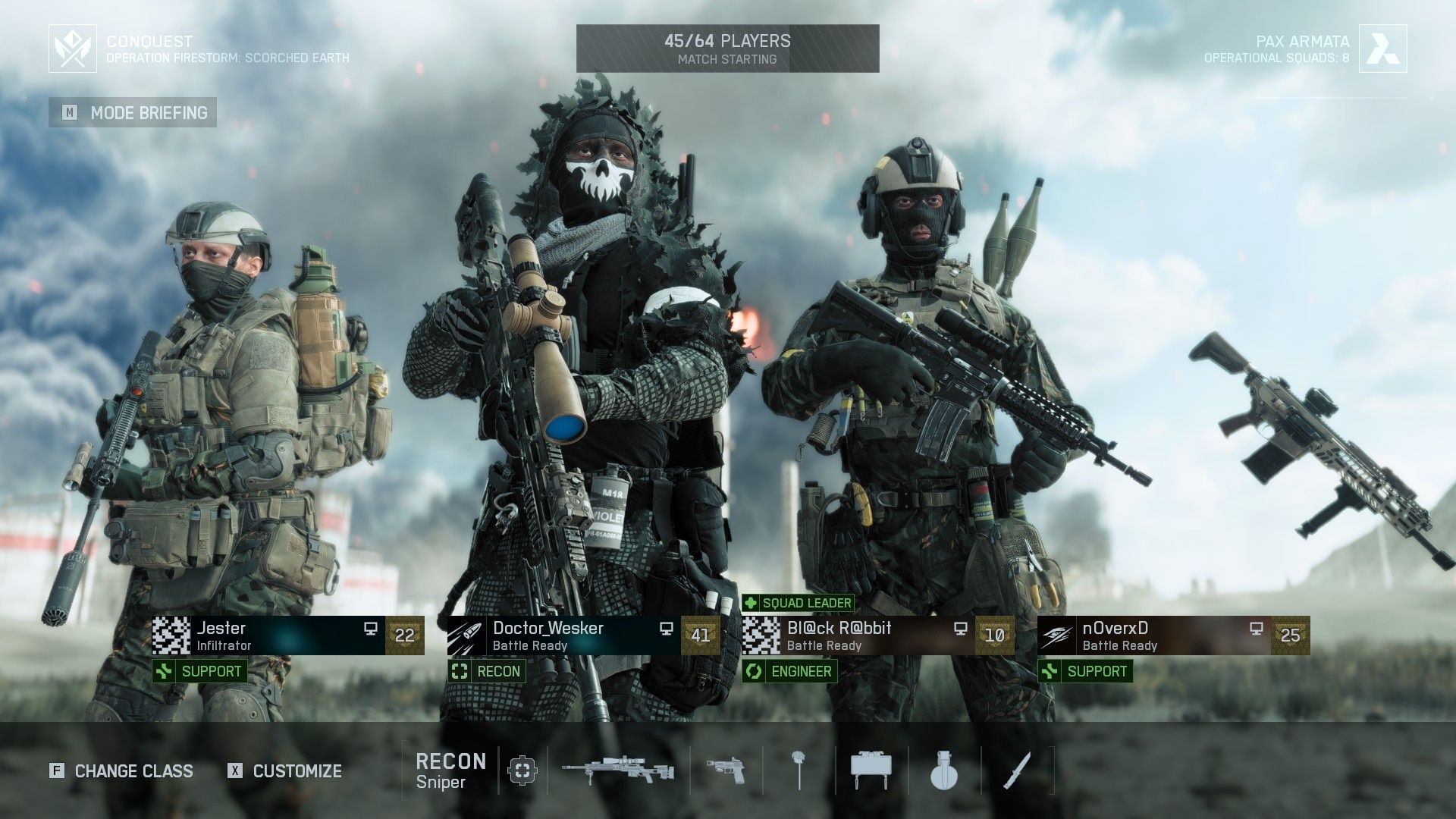
Task: Select the sidearm pistol loadout slot
Action: [726, 771]
